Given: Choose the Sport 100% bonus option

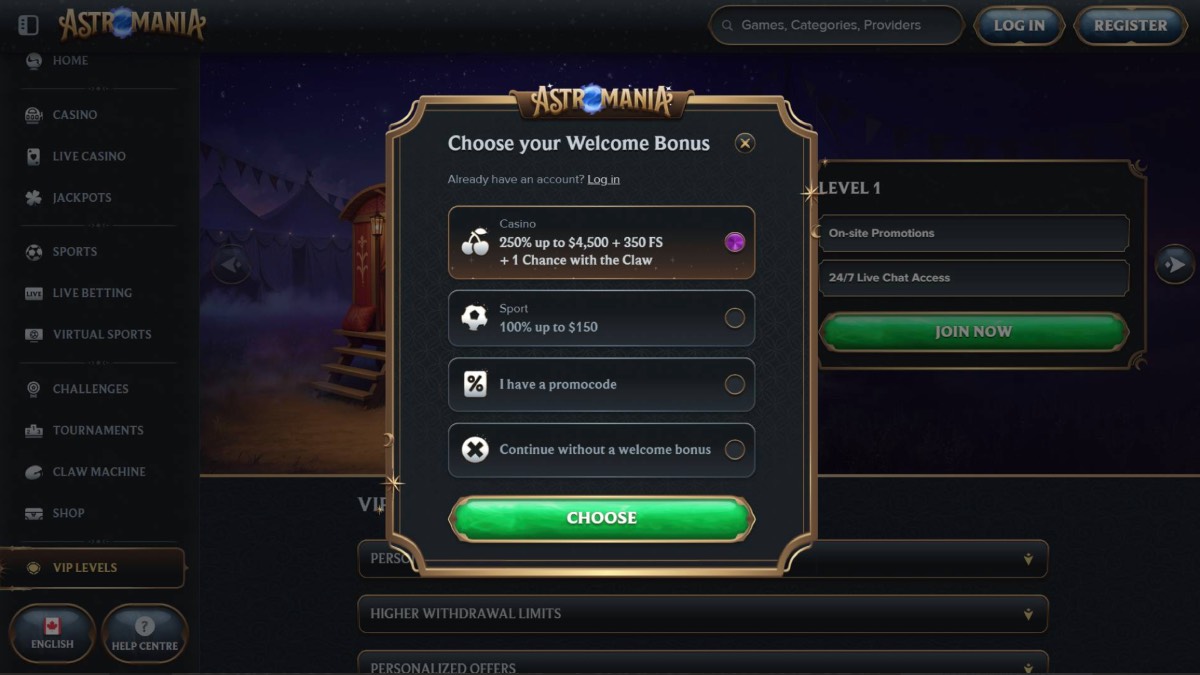Looking at the screenshot, I should 601,318.
